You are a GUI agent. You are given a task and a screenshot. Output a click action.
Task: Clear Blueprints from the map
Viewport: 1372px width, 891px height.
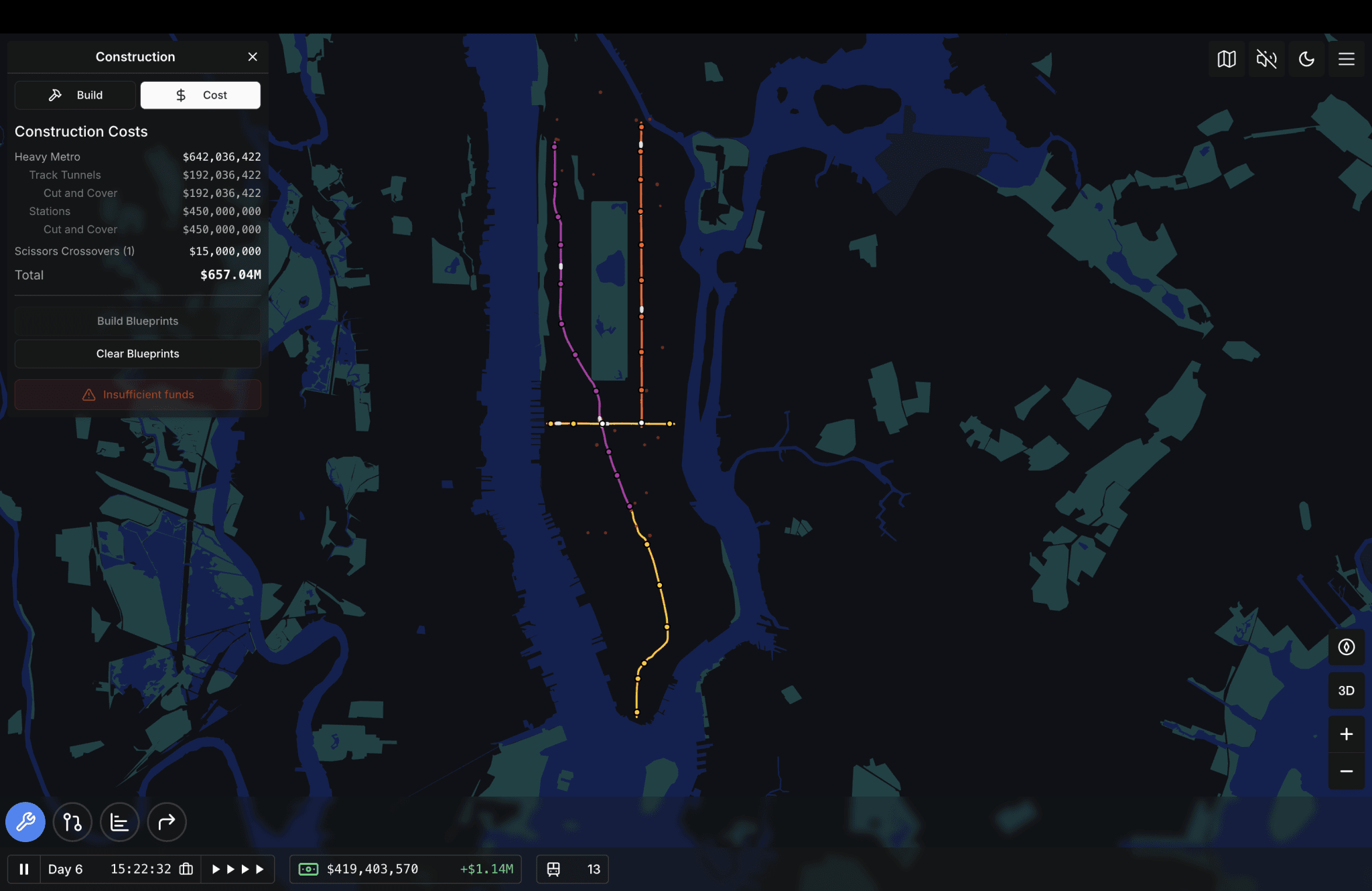137,354
